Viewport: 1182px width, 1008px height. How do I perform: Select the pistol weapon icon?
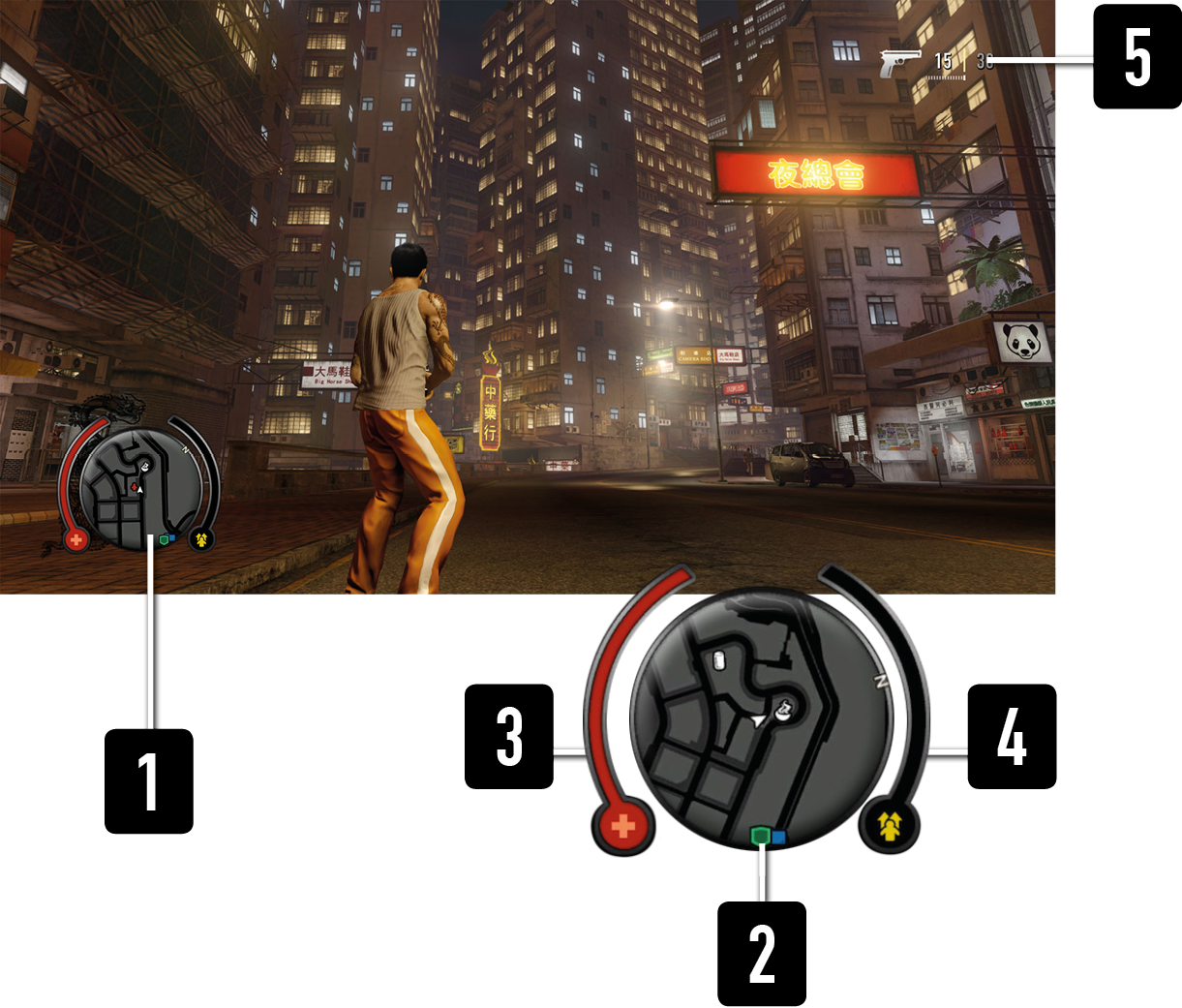tap(899, 63)
